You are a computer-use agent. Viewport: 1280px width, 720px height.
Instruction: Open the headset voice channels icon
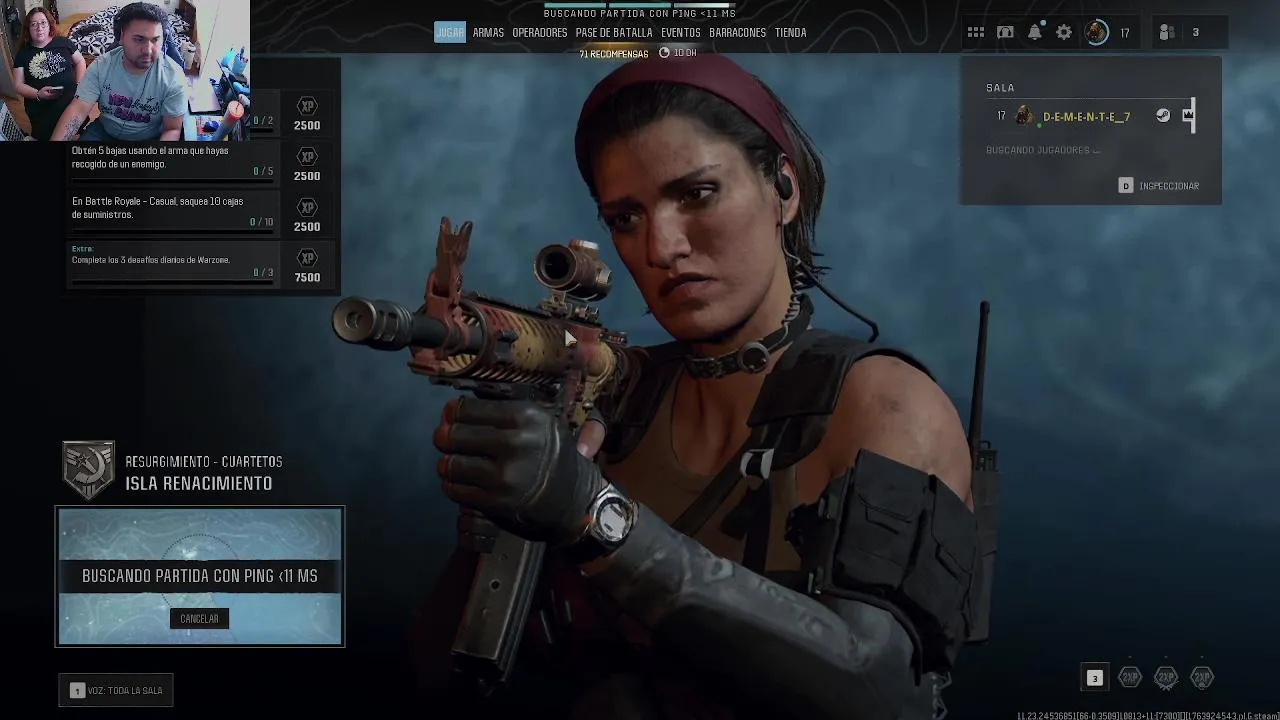[x=1005, y=33]
